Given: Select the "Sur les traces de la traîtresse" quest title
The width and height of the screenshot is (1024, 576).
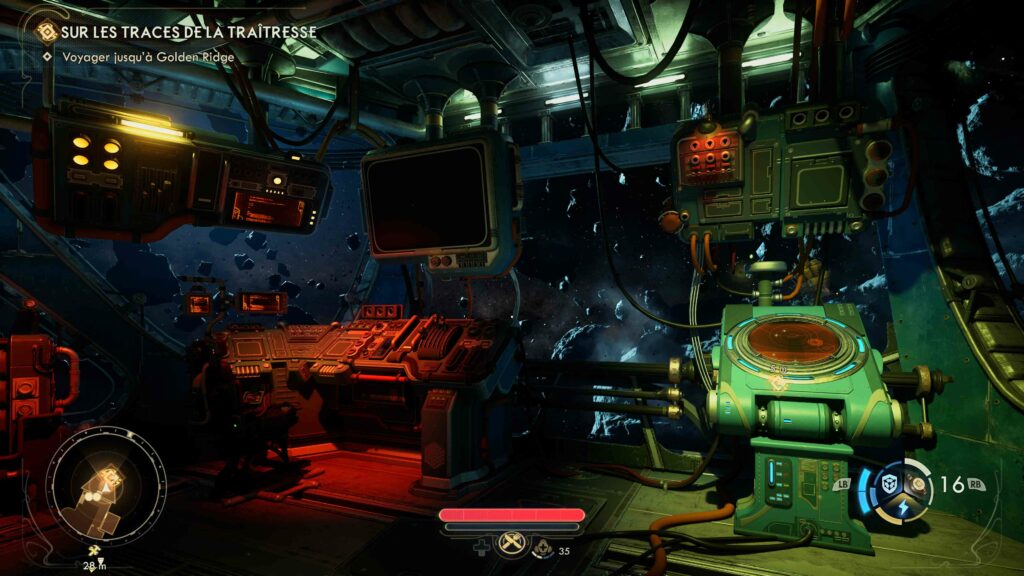Looking at the screenshot, I should (x=188, y=32).
